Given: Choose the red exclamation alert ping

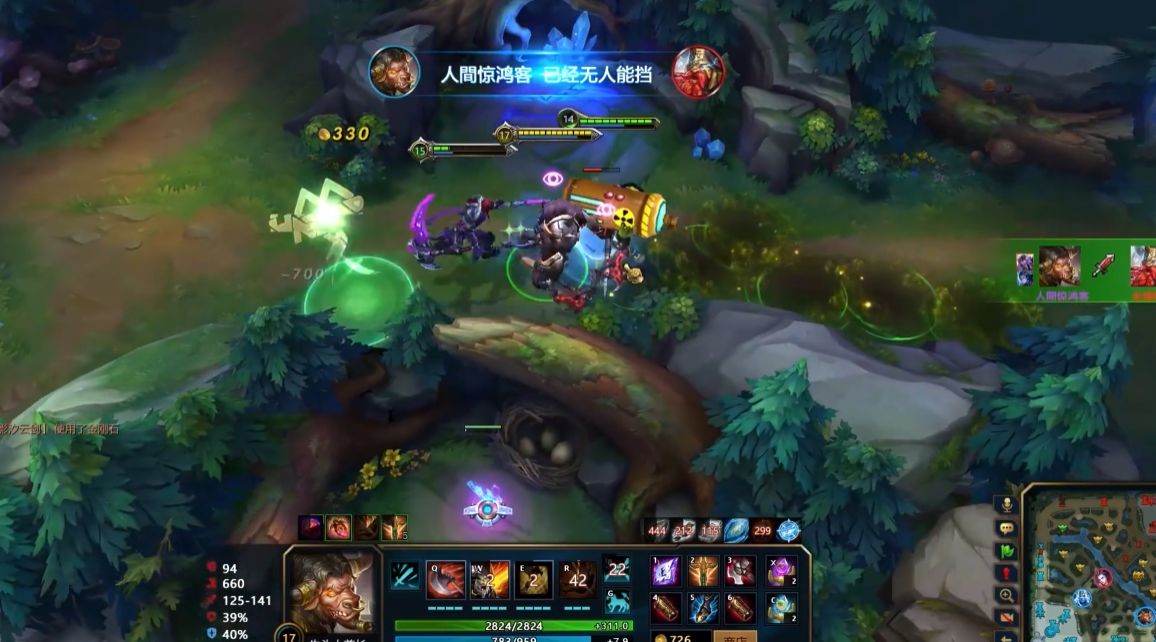Looking at the screenshot, I should [1006, 573].
